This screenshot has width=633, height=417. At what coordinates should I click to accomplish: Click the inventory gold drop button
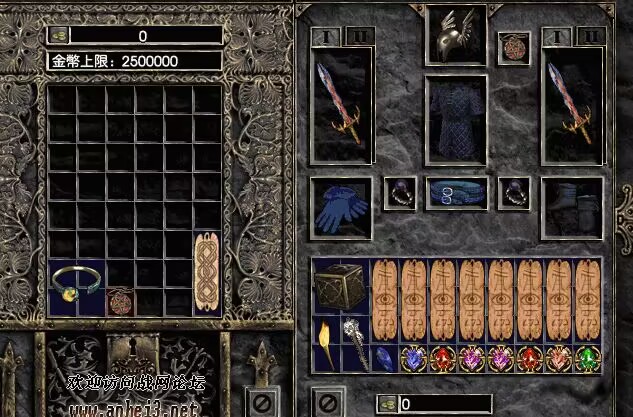[386, 405]
